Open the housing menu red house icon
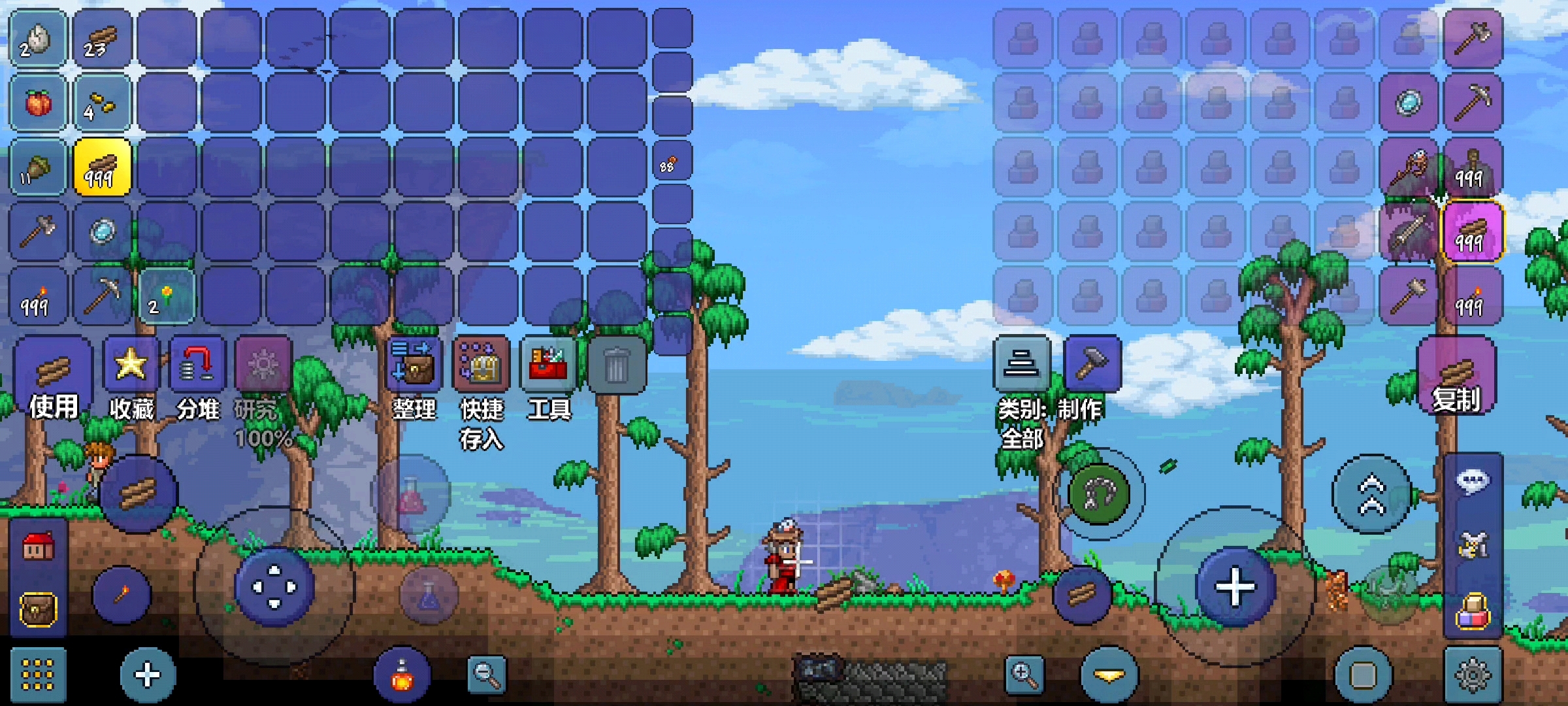The image size is (1568, 706). click(38, 546)
